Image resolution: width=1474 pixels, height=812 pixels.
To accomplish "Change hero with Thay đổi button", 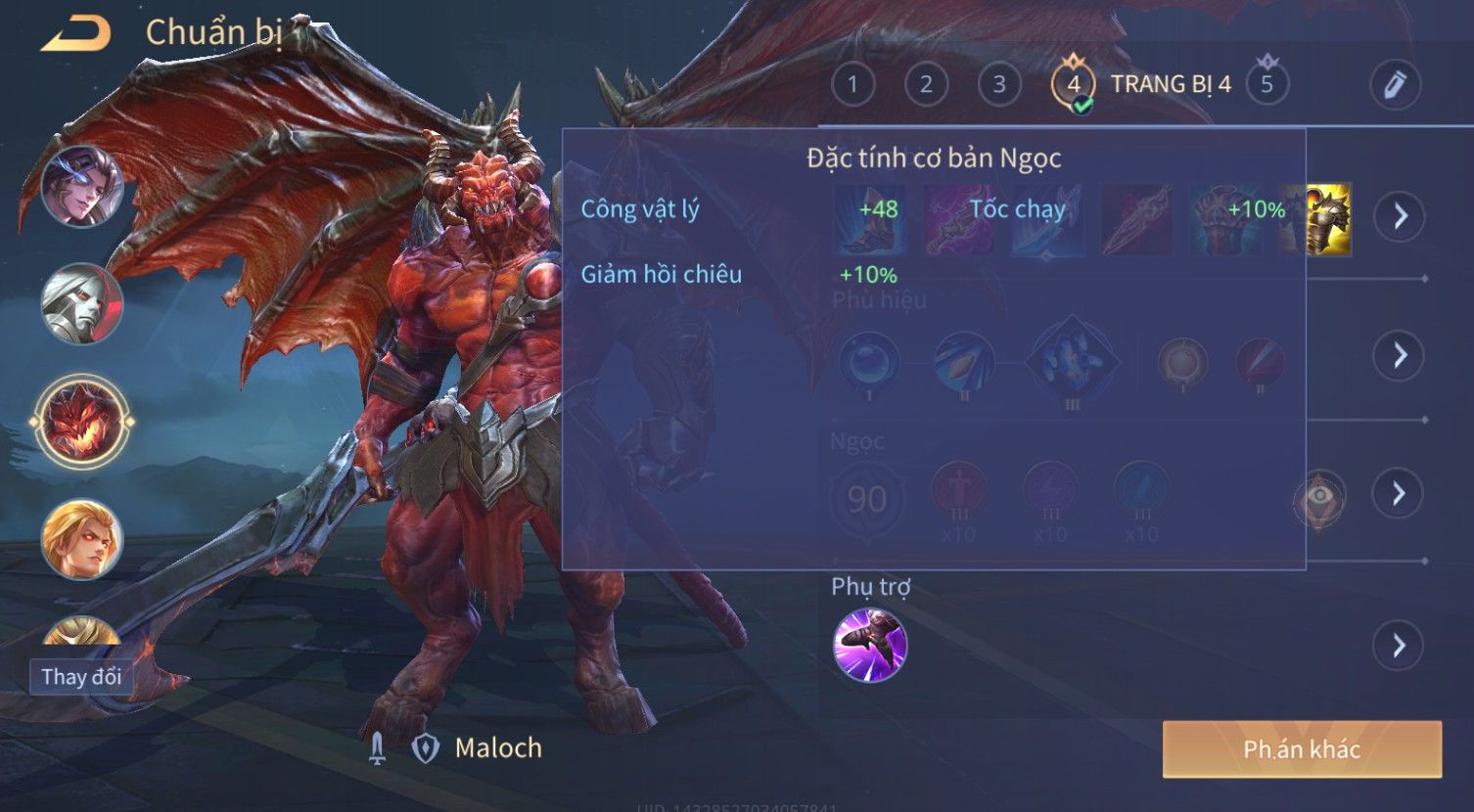I will (x=81, y=676).
